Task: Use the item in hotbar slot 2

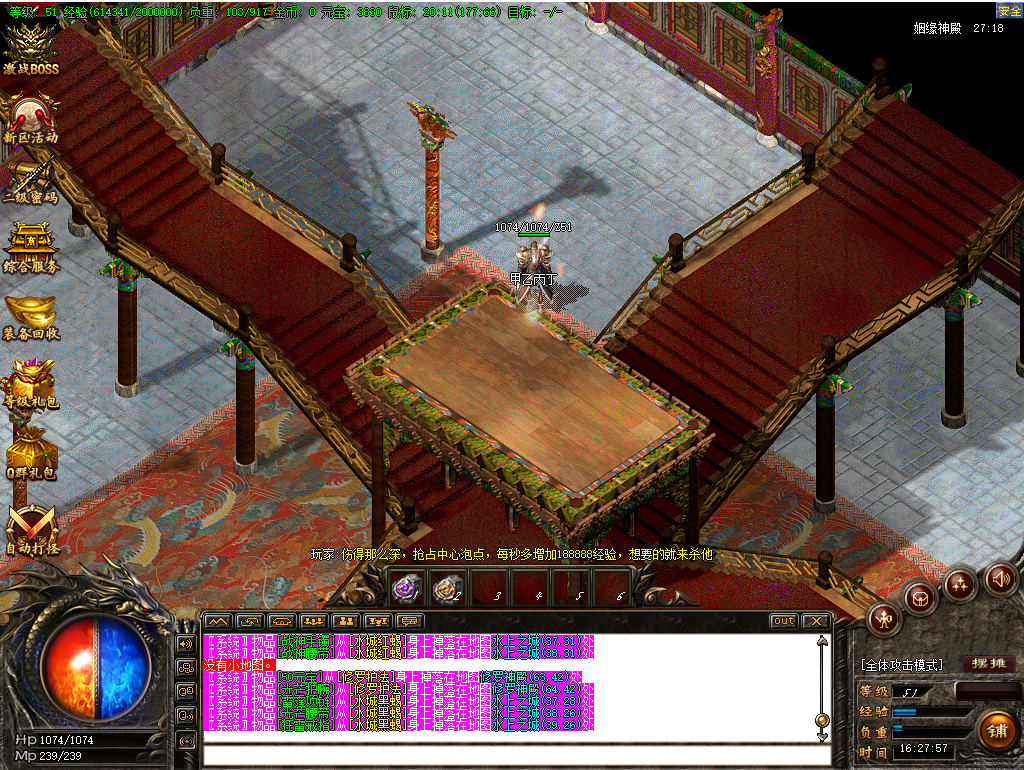Action: pyautogui.click(x=446, y=589)
